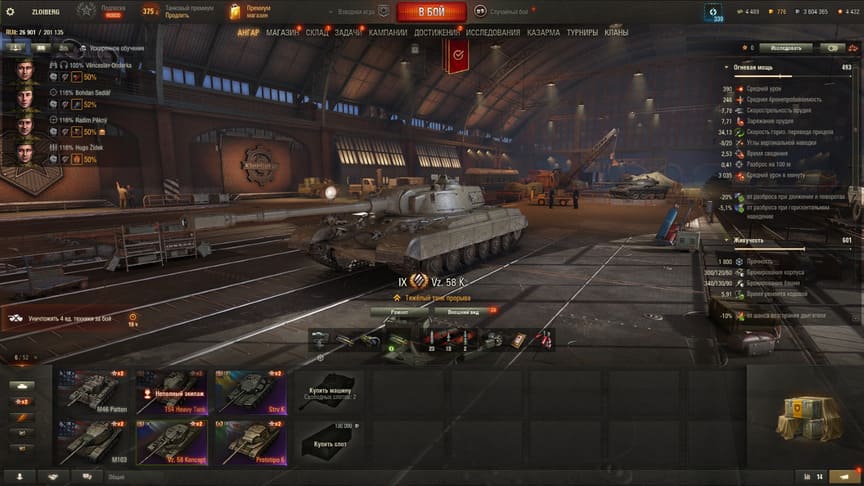Choose the T54 Heavy Tank card
864x486 pixels.
click(x=172, y=390)
